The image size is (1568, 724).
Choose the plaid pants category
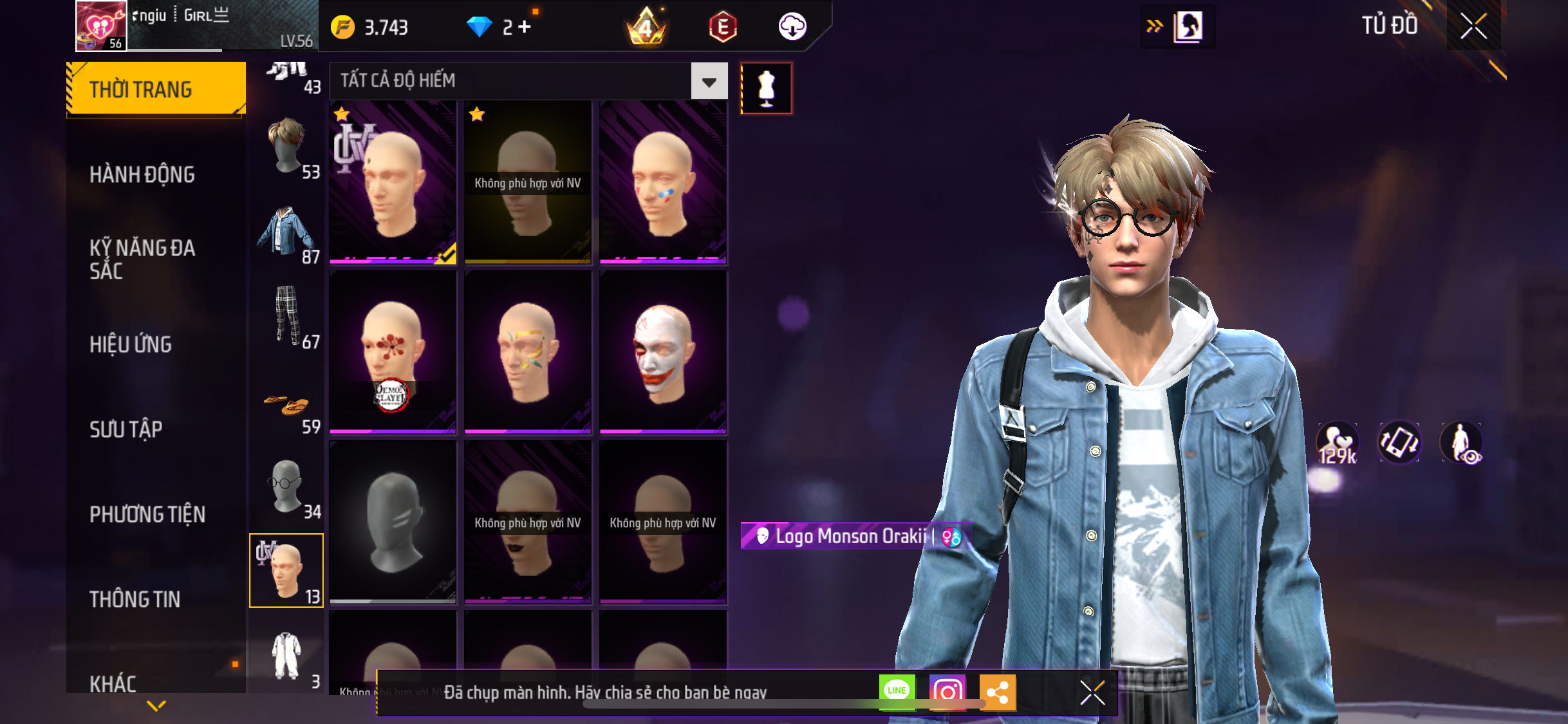point(287,317)
